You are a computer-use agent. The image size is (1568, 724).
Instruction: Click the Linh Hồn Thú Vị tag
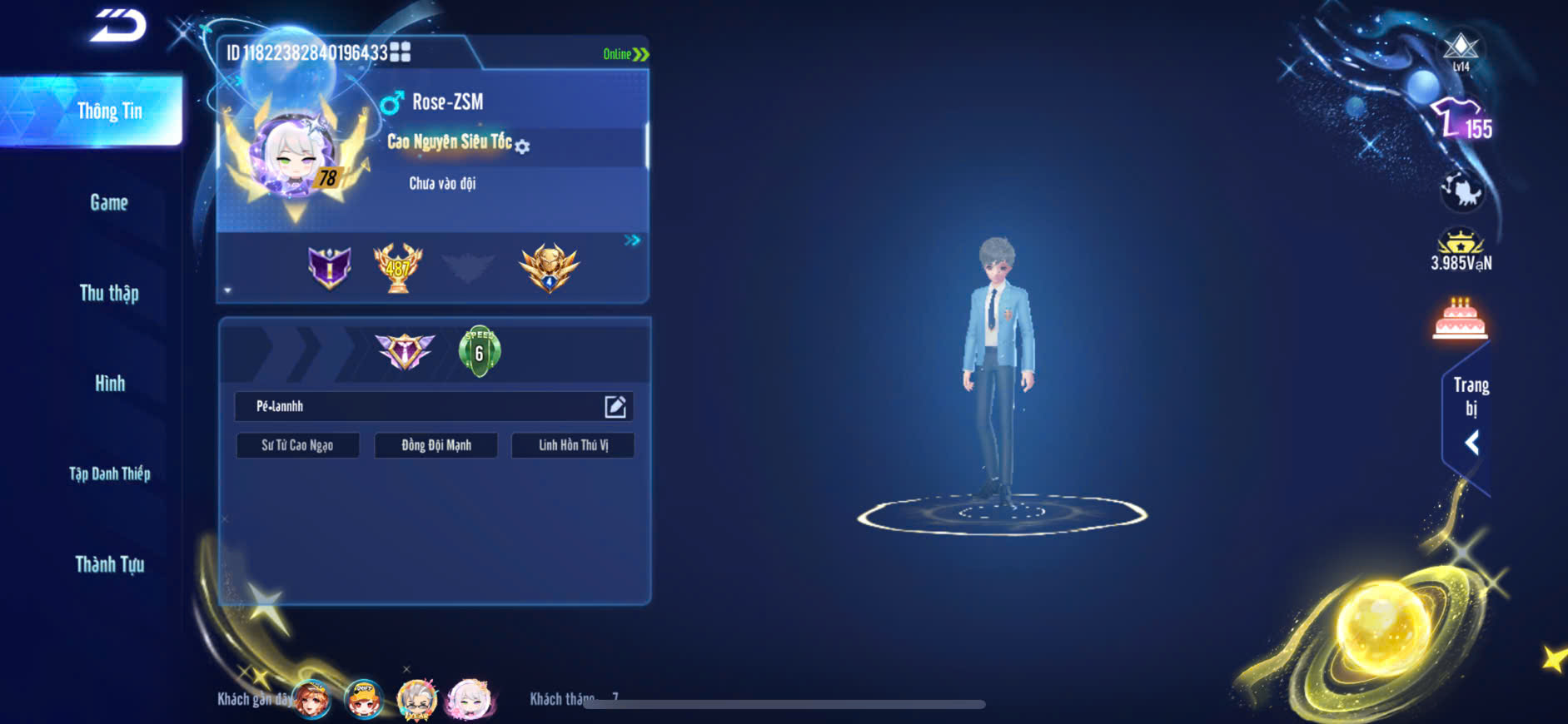pos(573,445)
